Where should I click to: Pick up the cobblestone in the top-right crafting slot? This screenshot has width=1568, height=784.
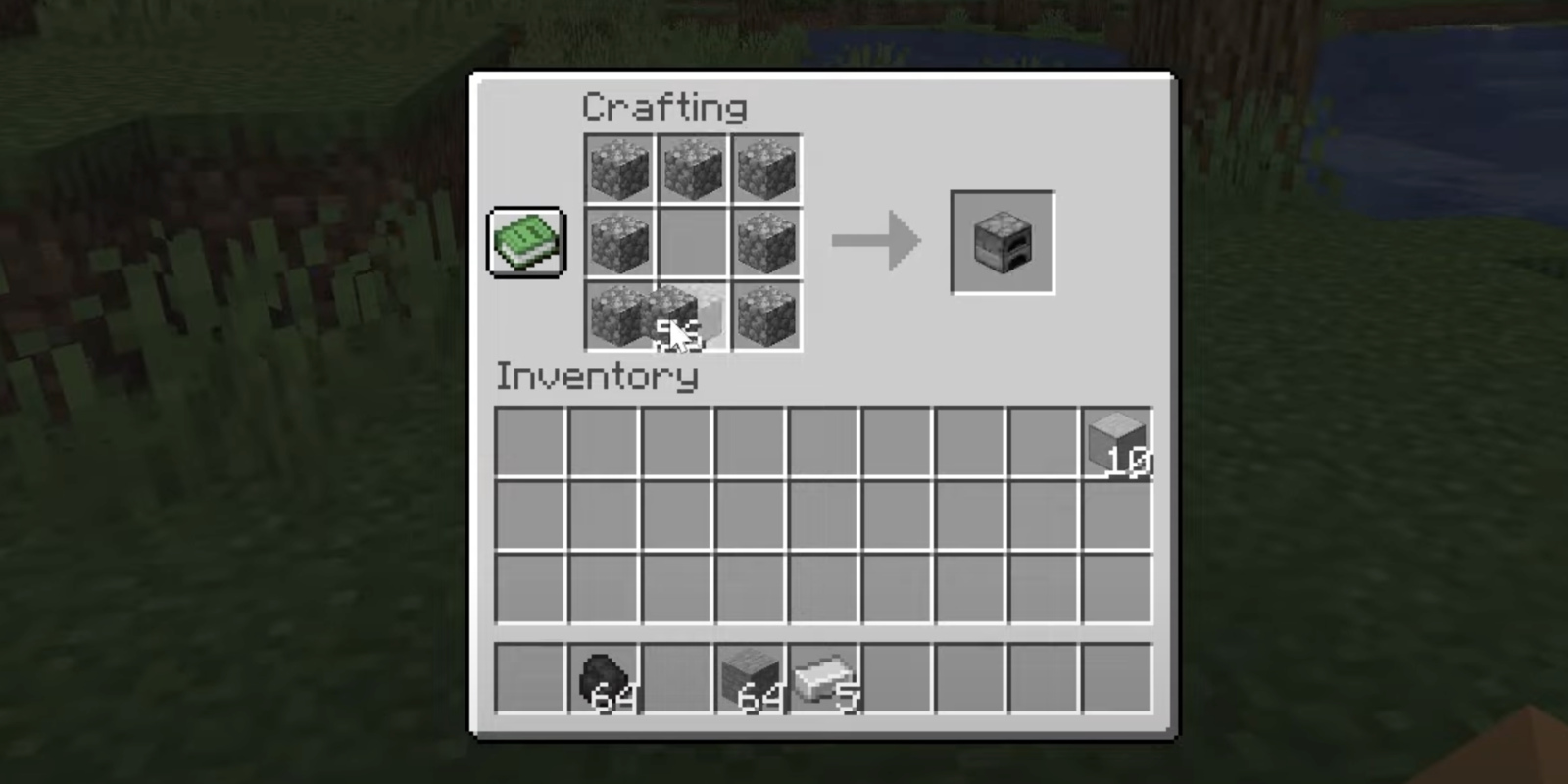tap(766, 170)
